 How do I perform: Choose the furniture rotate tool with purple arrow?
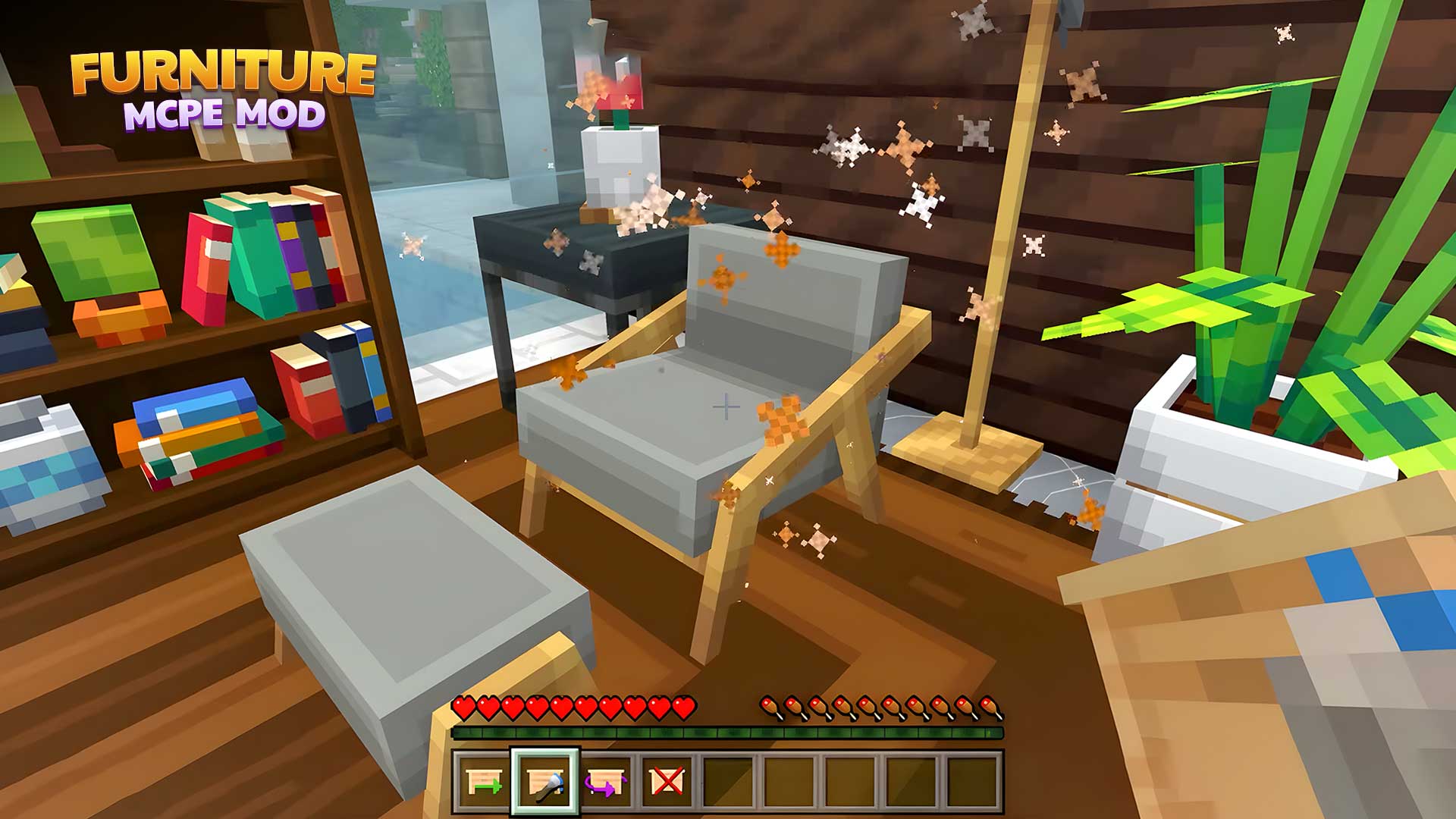pyautogui.click(x=606, y=781)
